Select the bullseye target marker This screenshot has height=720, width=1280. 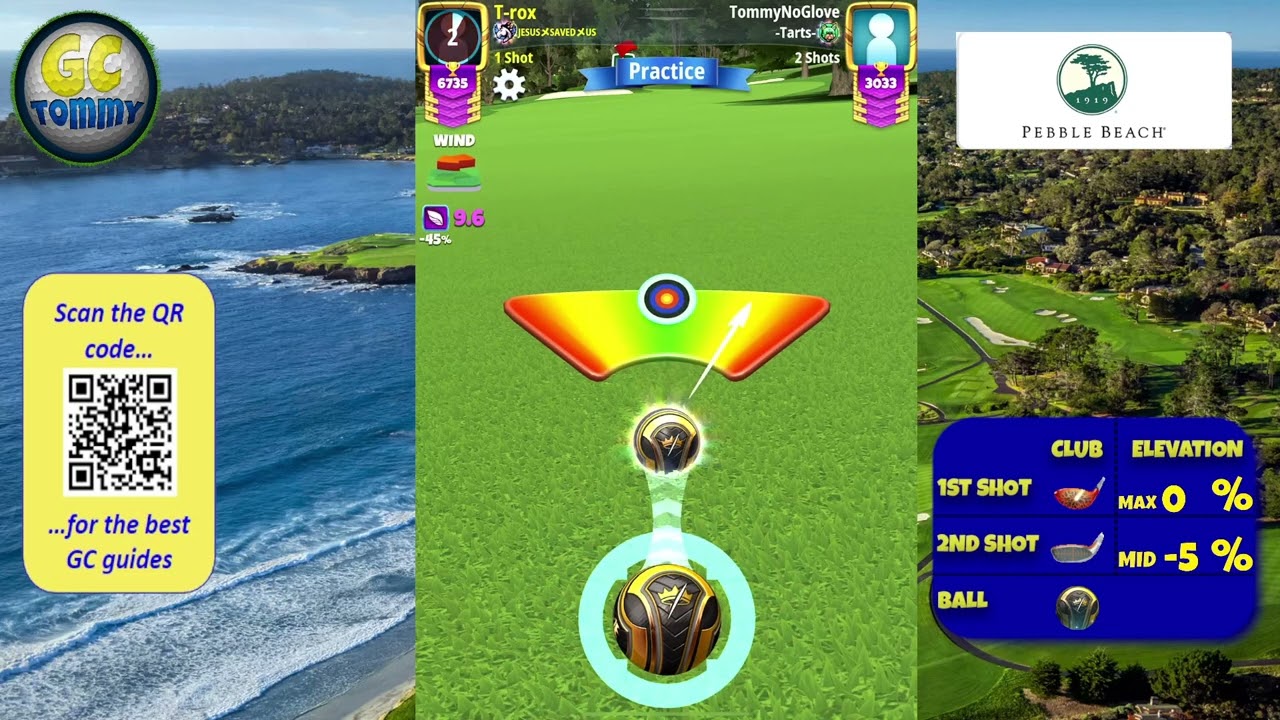tap(666, 298)
